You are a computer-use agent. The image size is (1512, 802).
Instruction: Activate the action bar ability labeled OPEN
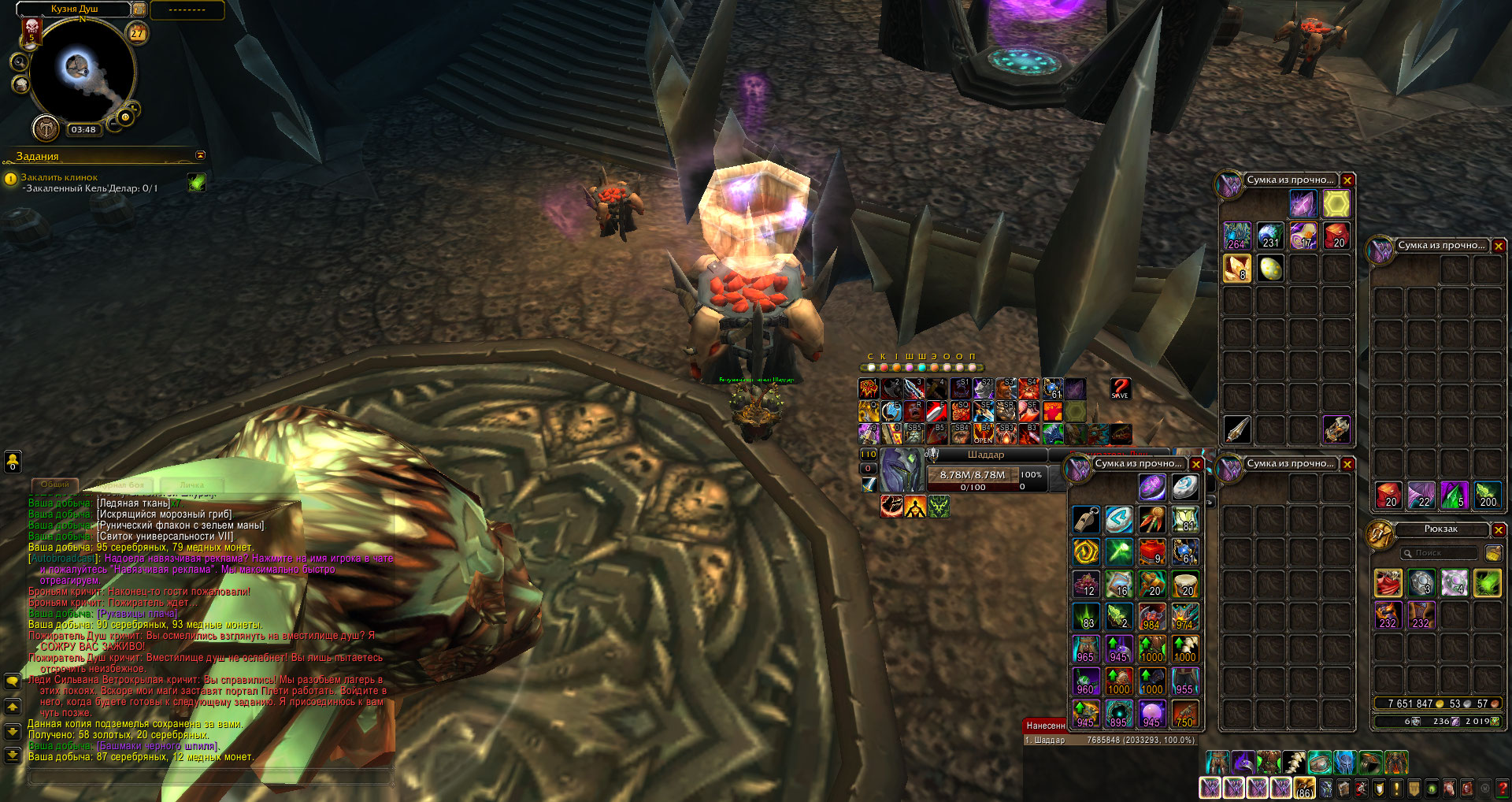point(984,433)
